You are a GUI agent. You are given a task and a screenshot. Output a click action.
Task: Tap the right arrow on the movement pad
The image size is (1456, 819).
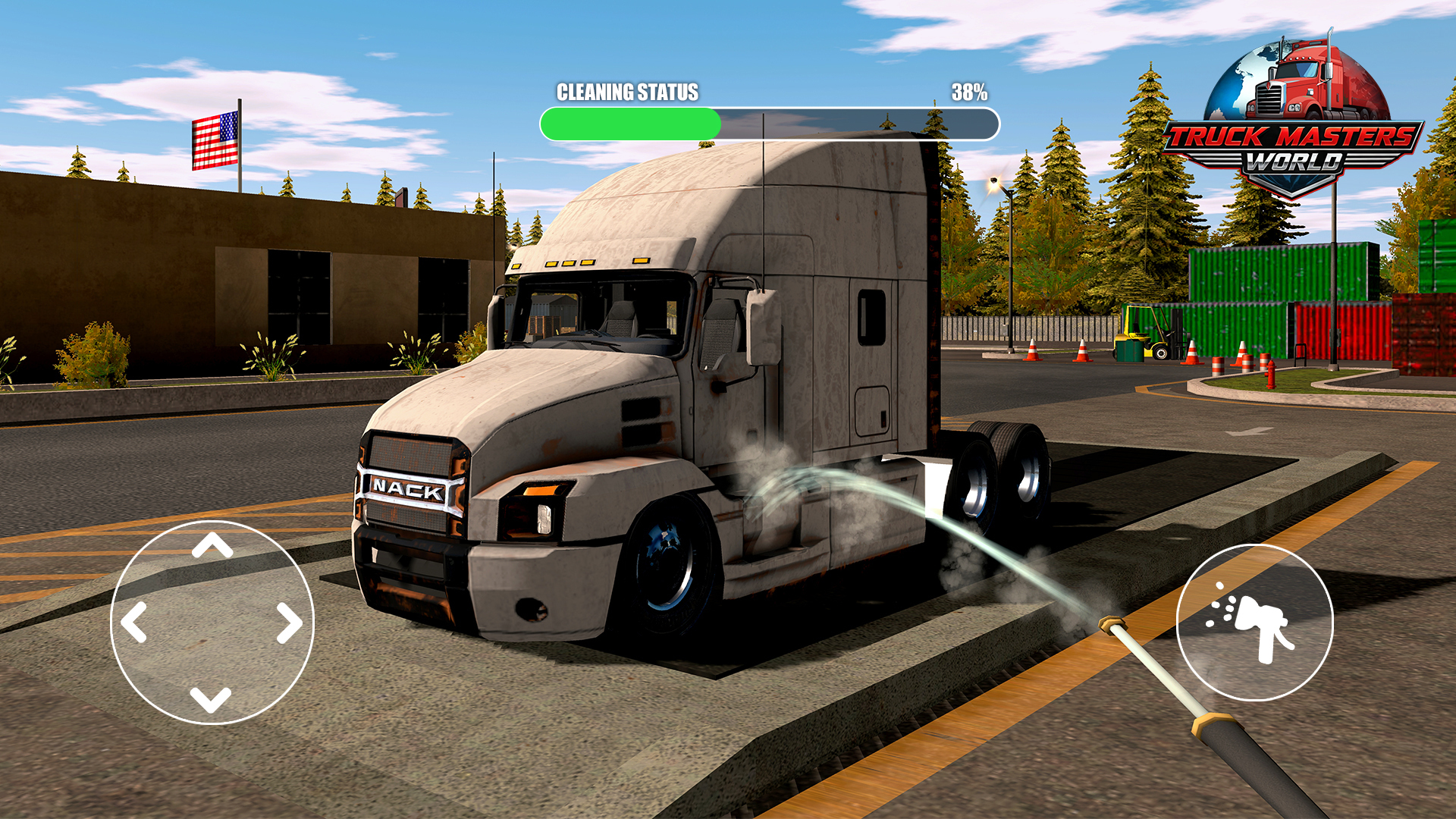(x=289, y=623)
